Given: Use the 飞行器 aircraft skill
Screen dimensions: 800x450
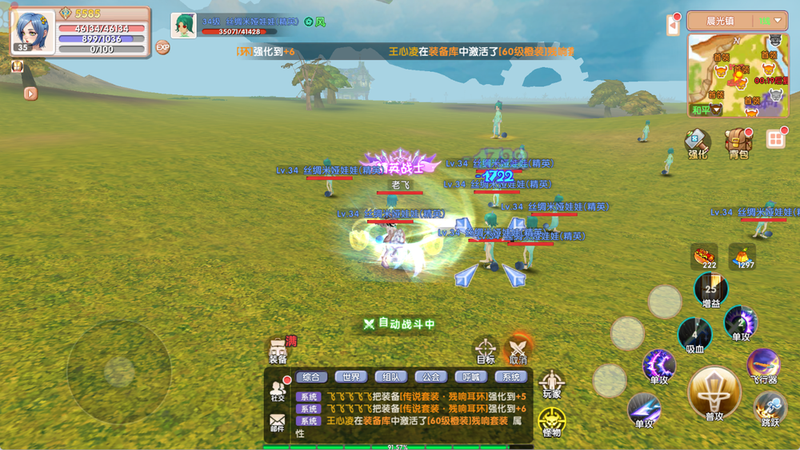Looking at the screenshot, I should pos(765,365).
